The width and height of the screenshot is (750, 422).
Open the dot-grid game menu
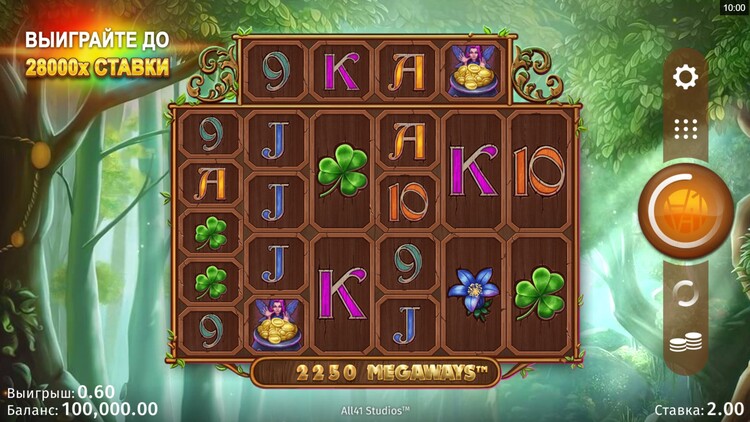pos(686,128)
